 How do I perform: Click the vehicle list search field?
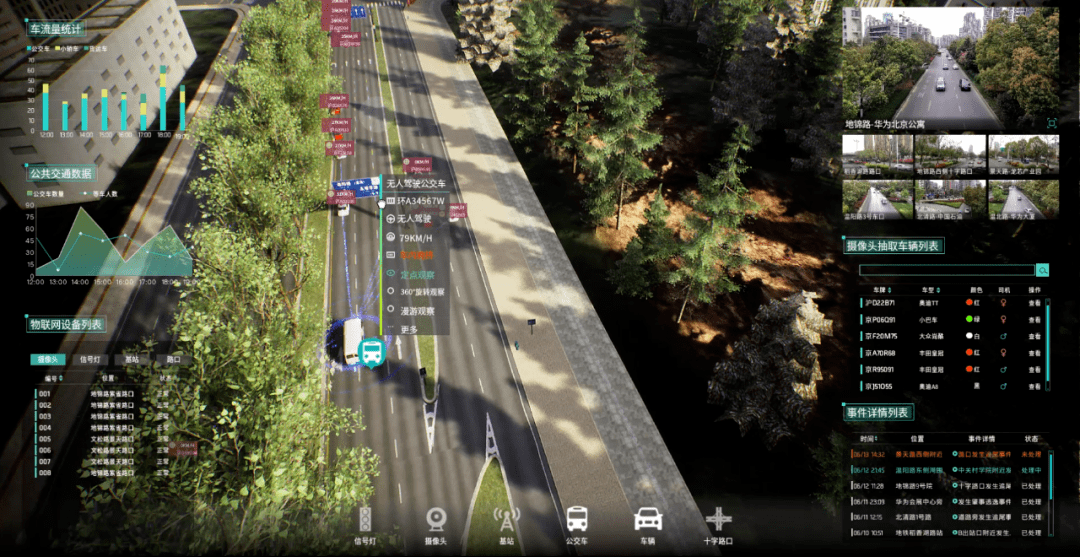point(946,270)
